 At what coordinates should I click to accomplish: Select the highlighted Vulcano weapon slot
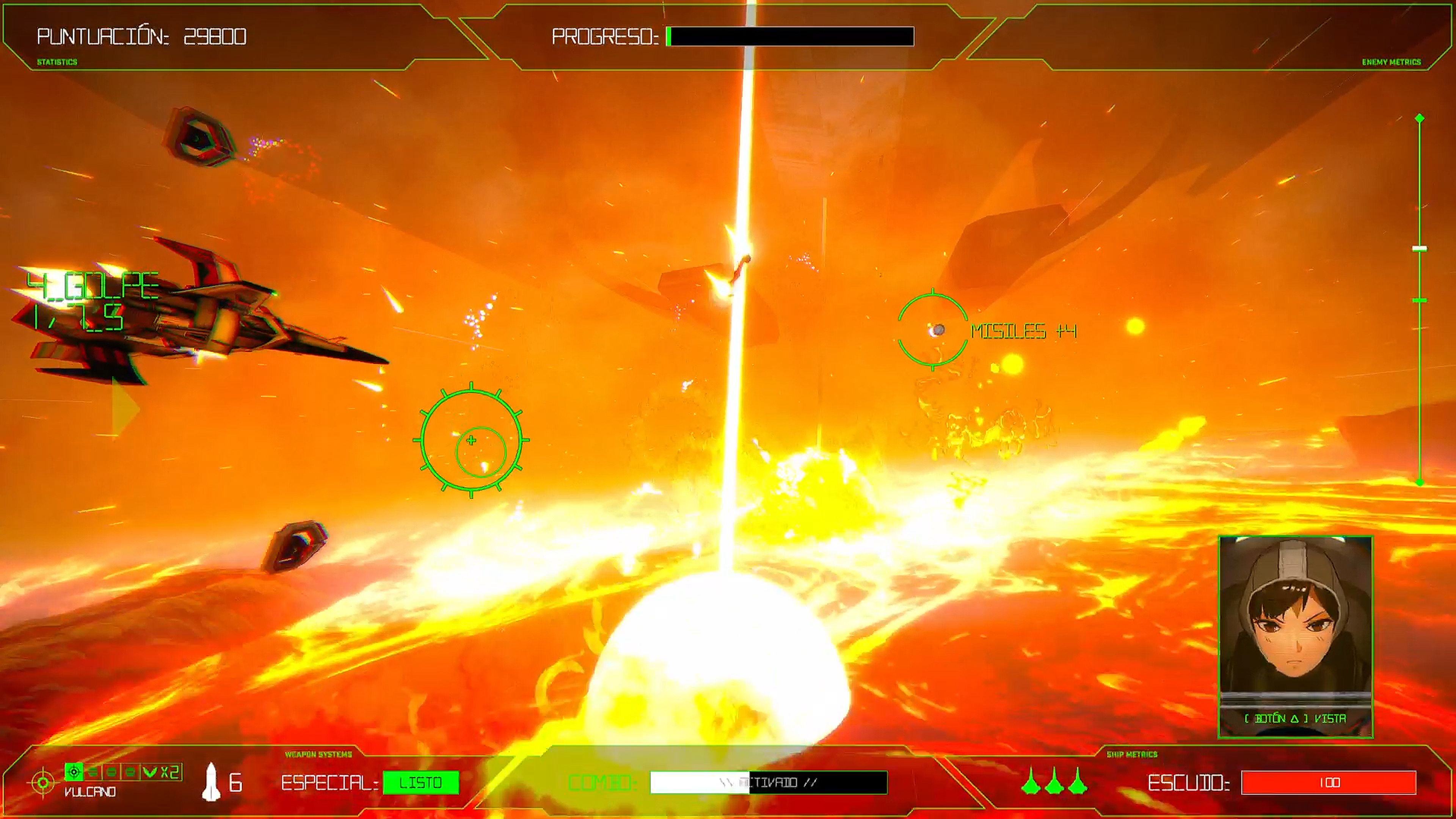[x=74, y=772]
